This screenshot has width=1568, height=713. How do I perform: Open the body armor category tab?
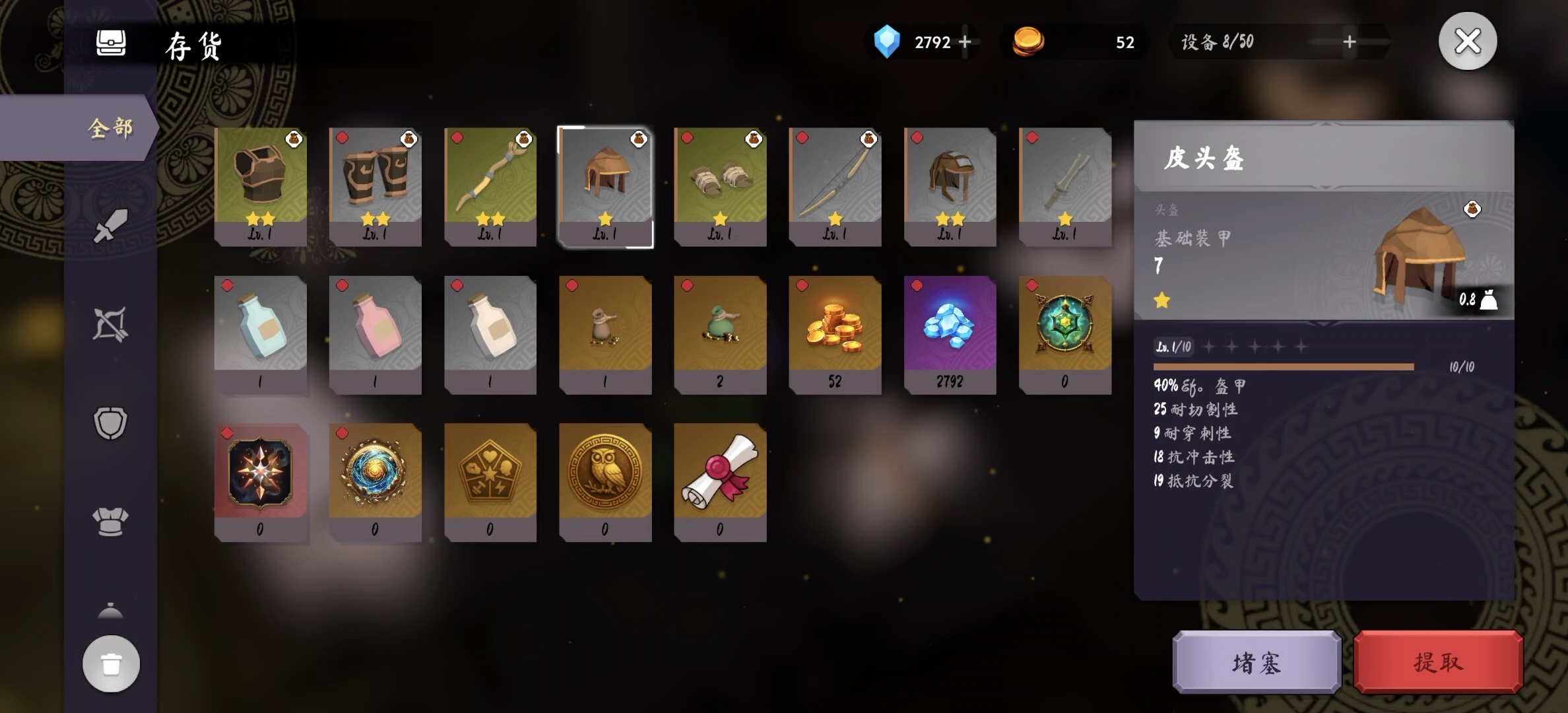[x=110, y=522]
